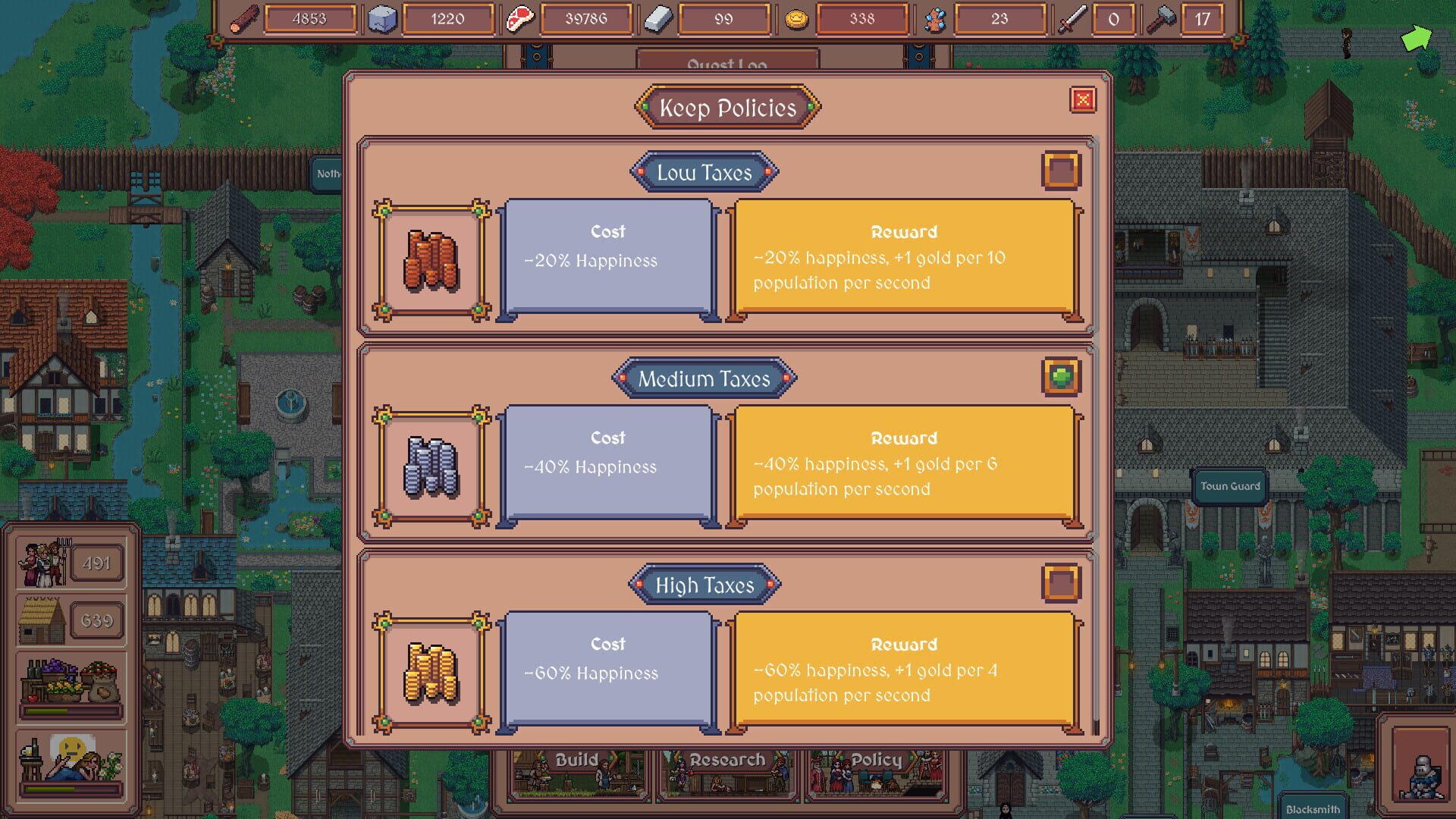Click the wood log resource icon

tap(241, 18)
